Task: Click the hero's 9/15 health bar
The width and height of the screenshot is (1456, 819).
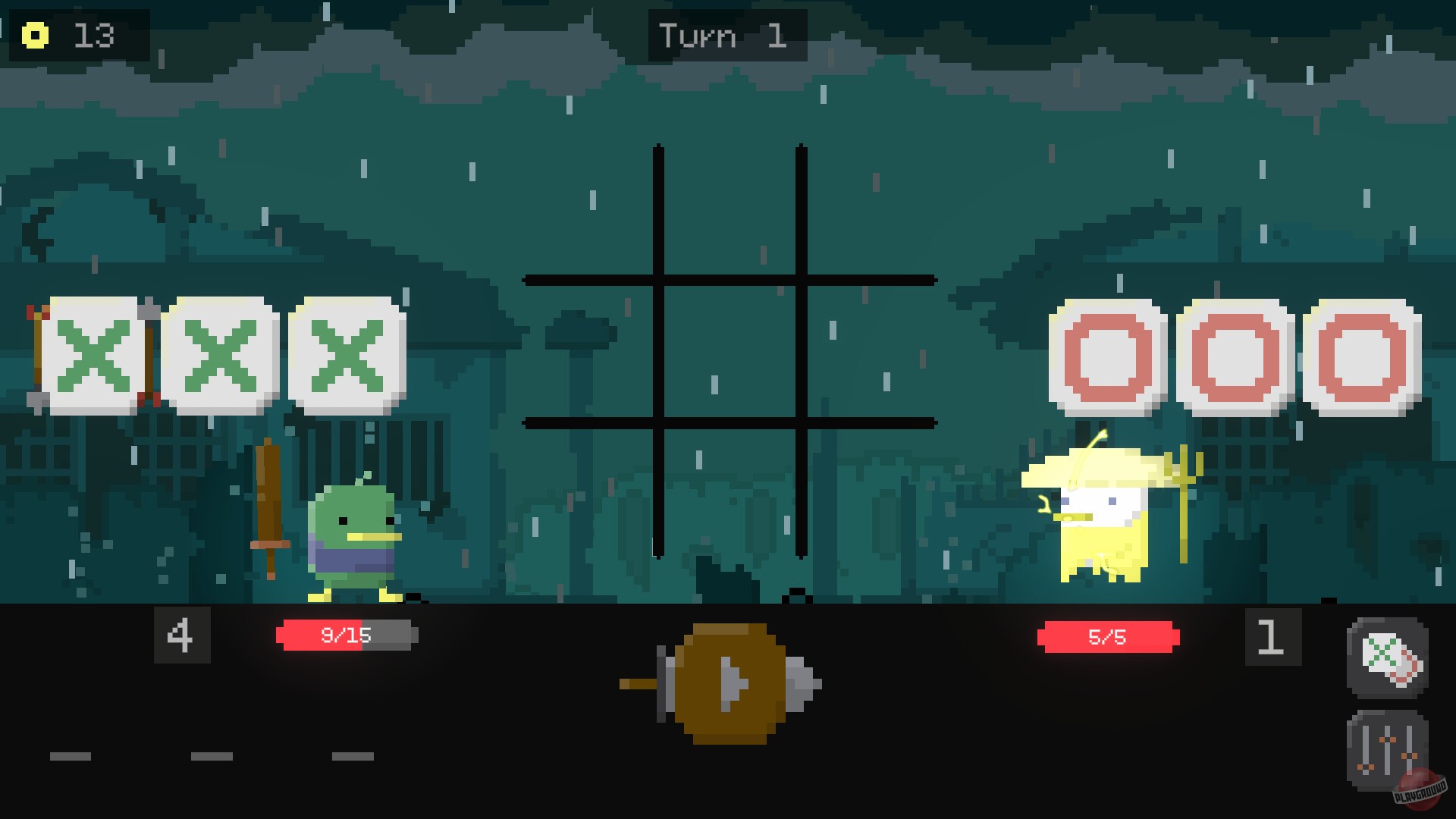Action: [x=345, y=637]
